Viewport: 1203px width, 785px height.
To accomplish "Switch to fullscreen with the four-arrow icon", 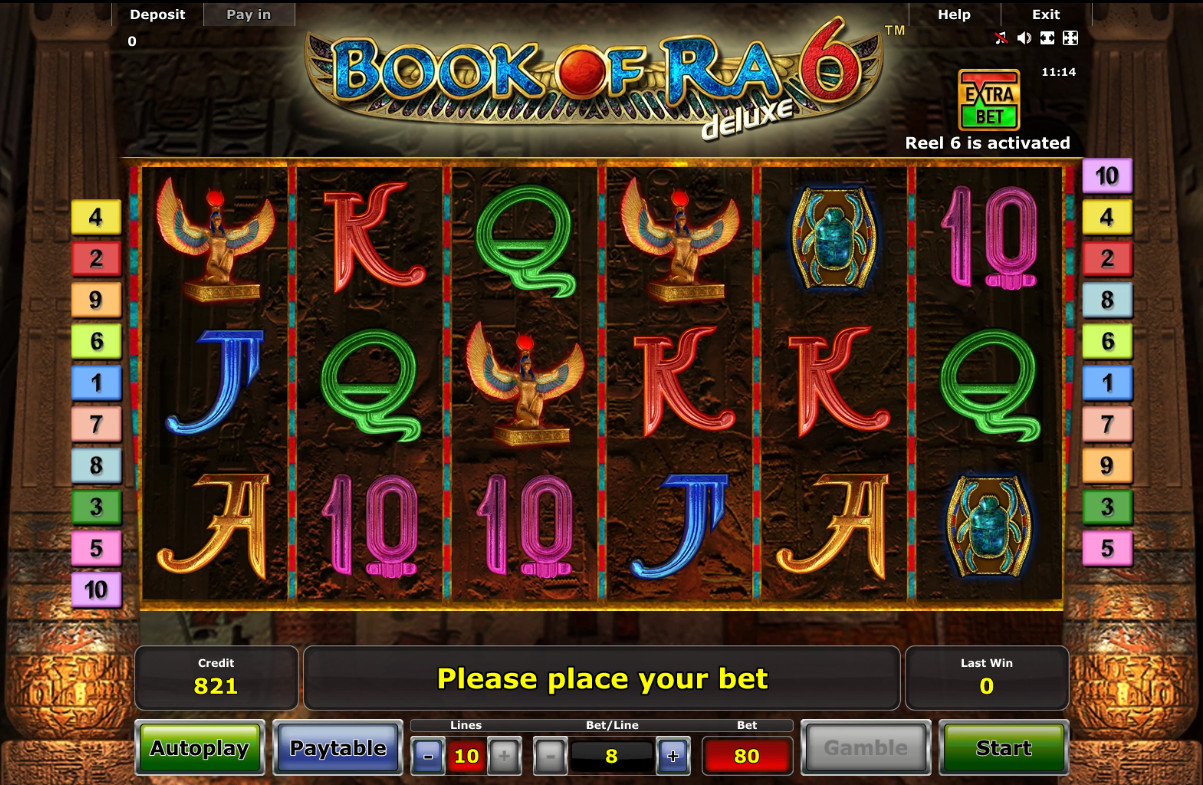I will pos(1070,38).
